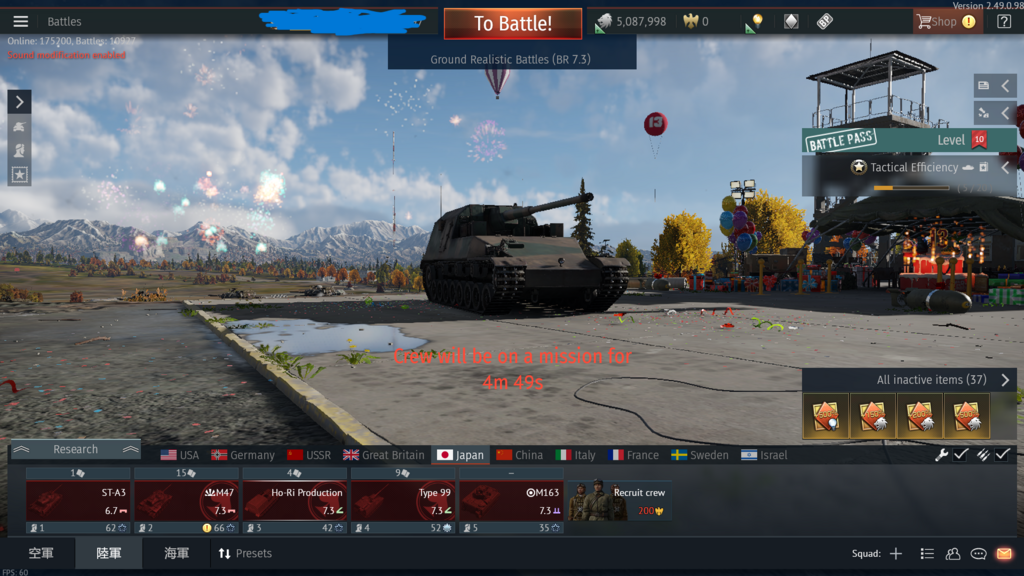Image resolution: width=1024 pixels, height=576 pixels.
Task: Open the Presets menu
Action: [x=245, y=553]
